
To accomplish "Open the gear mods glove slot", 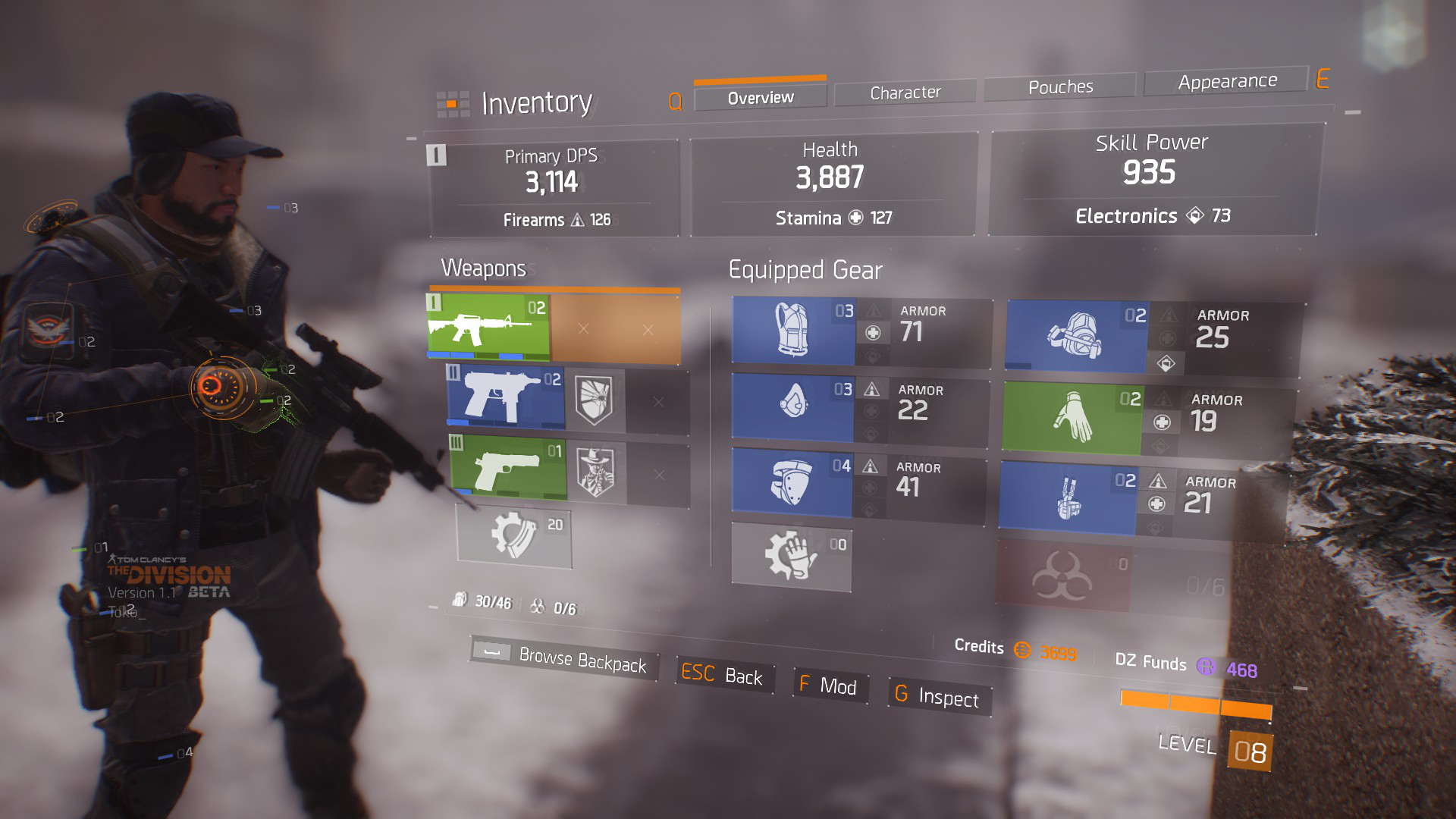I will coord(791,557).
